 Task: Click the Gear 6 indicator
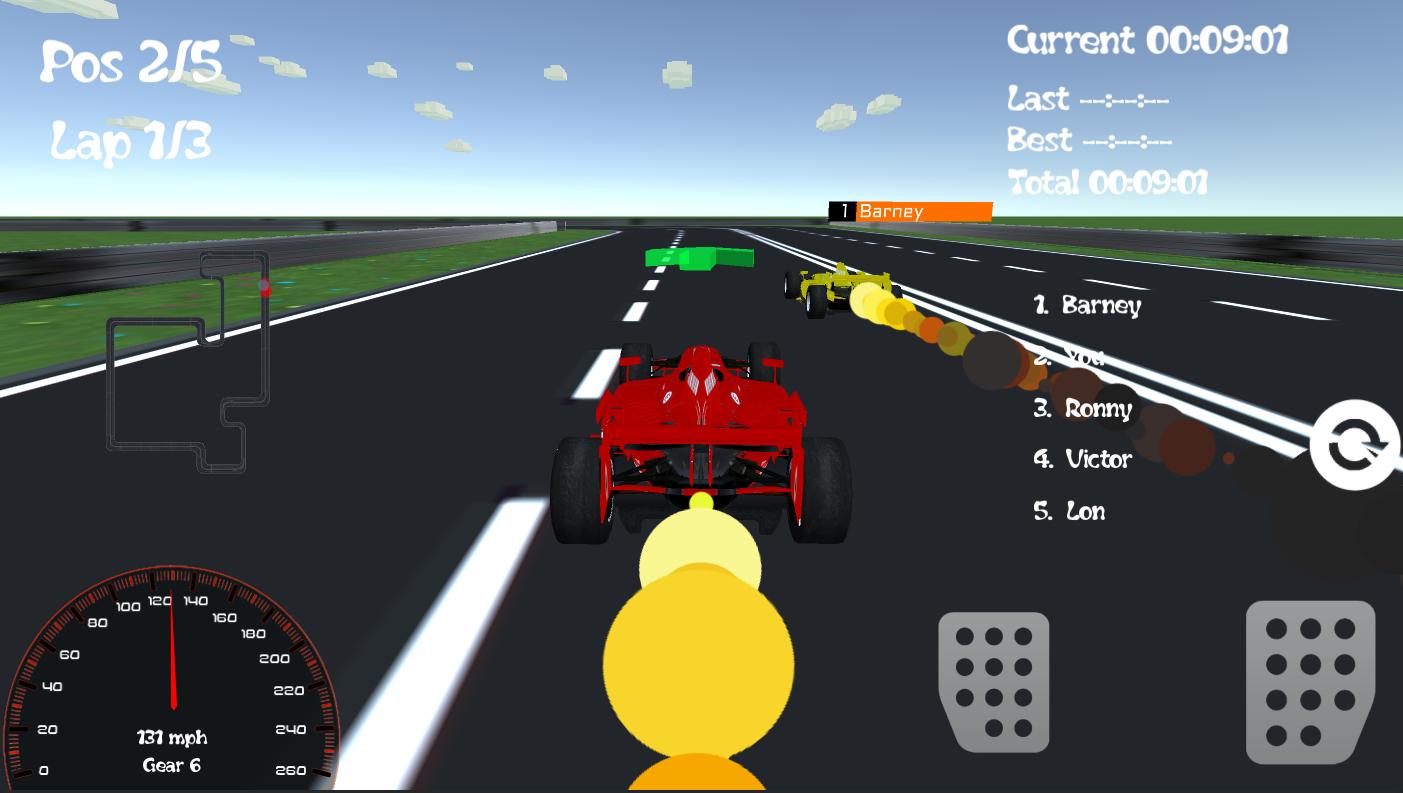(172, 767)
